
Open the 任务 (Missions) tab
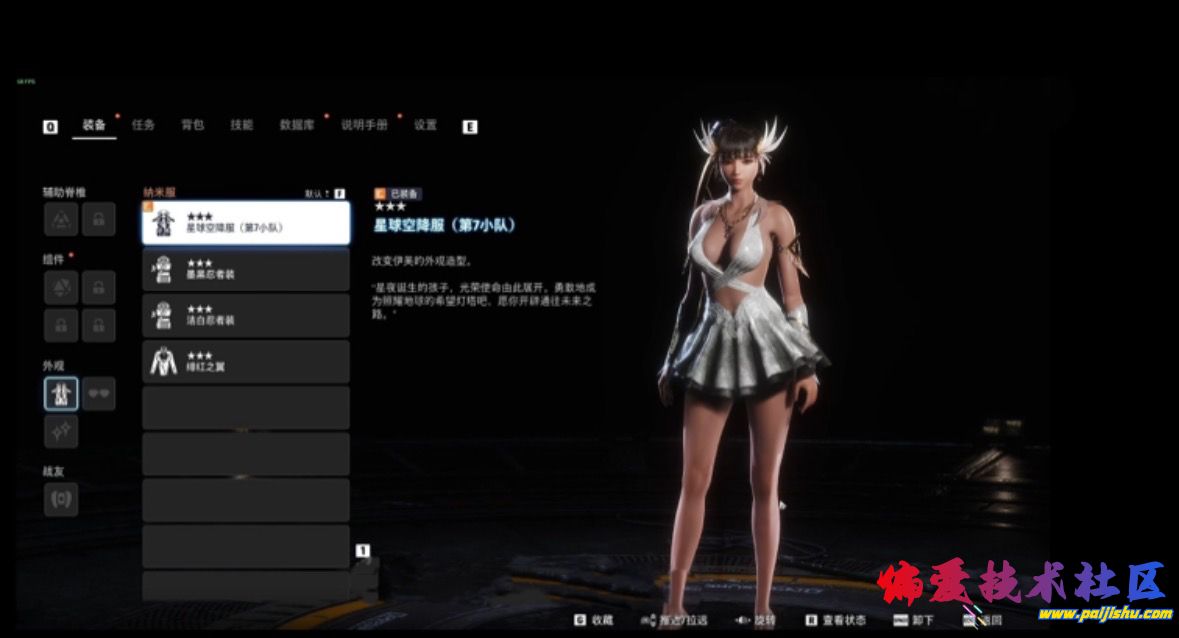(143, 126)
